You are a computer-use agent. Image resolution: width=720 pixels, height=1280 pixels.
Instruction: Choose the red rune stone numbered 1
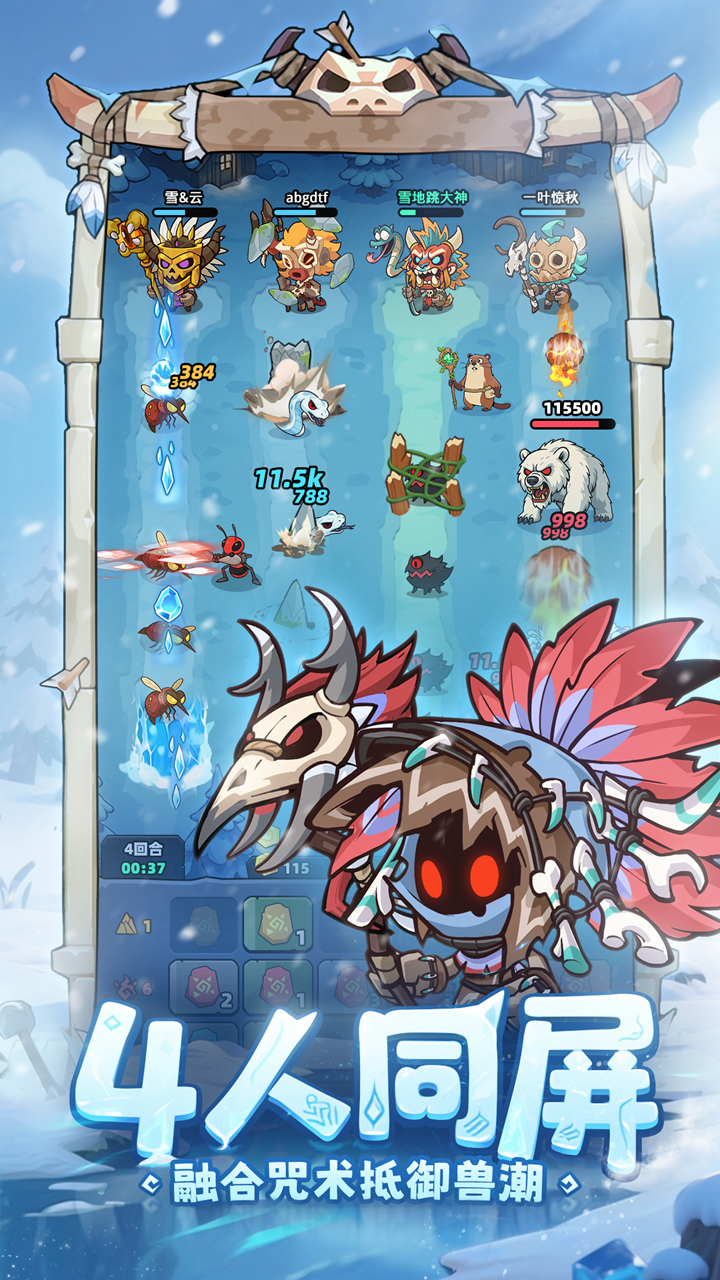coord(278,987)
